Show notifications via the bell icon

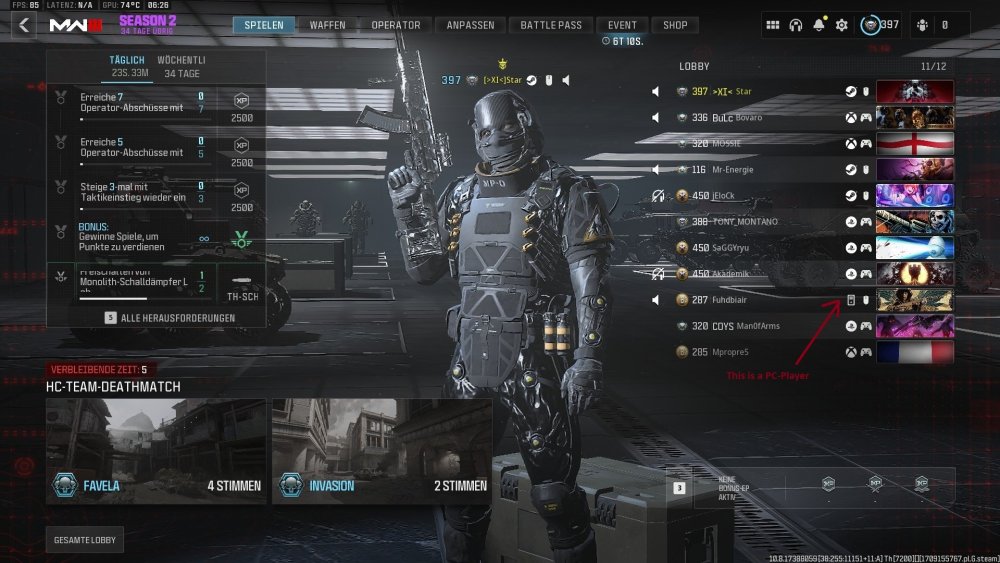pyautogui.click(x=819, y=25)
